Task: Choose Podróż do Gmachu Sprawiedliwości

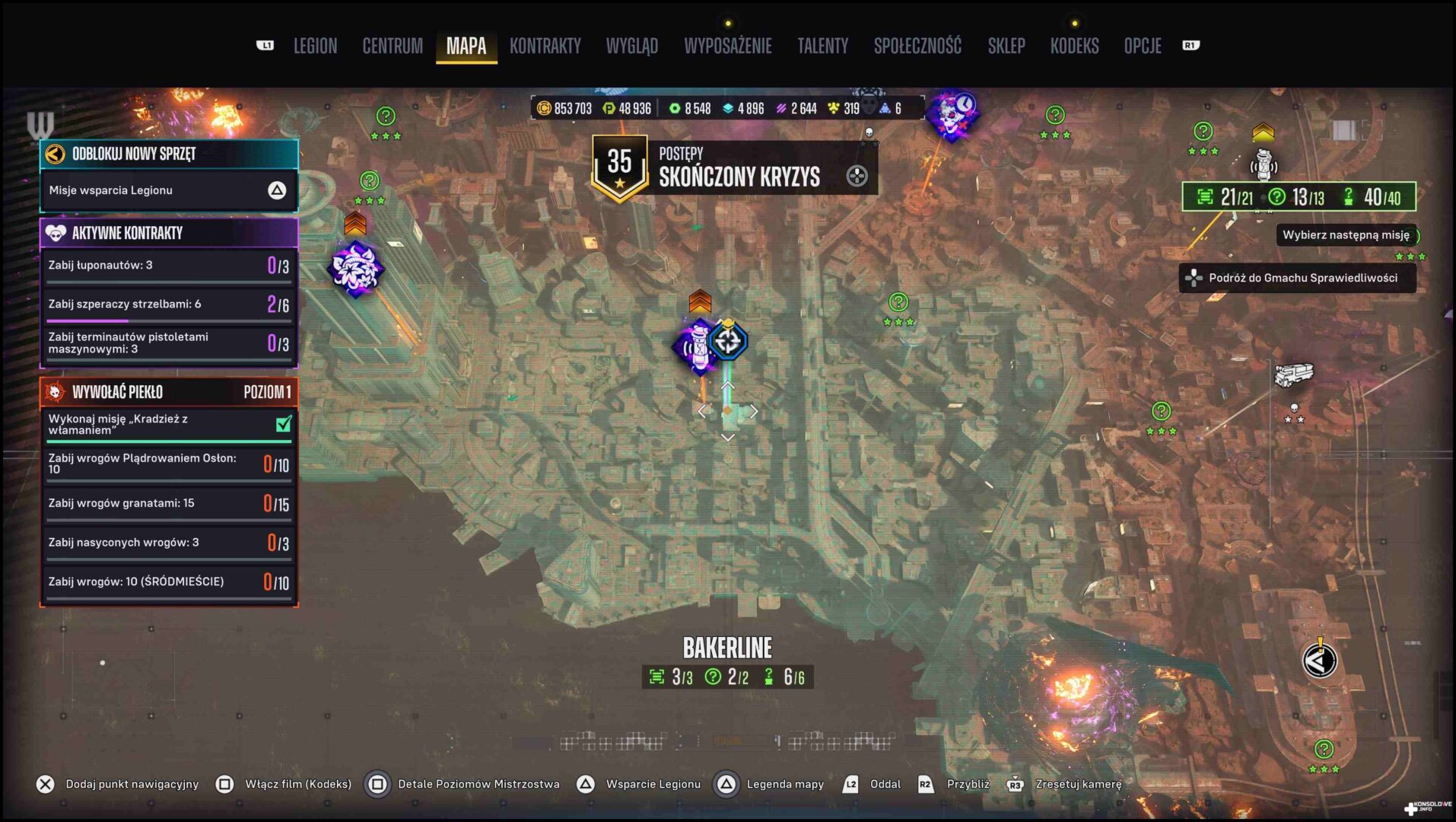Action: tap(1297, 278)
